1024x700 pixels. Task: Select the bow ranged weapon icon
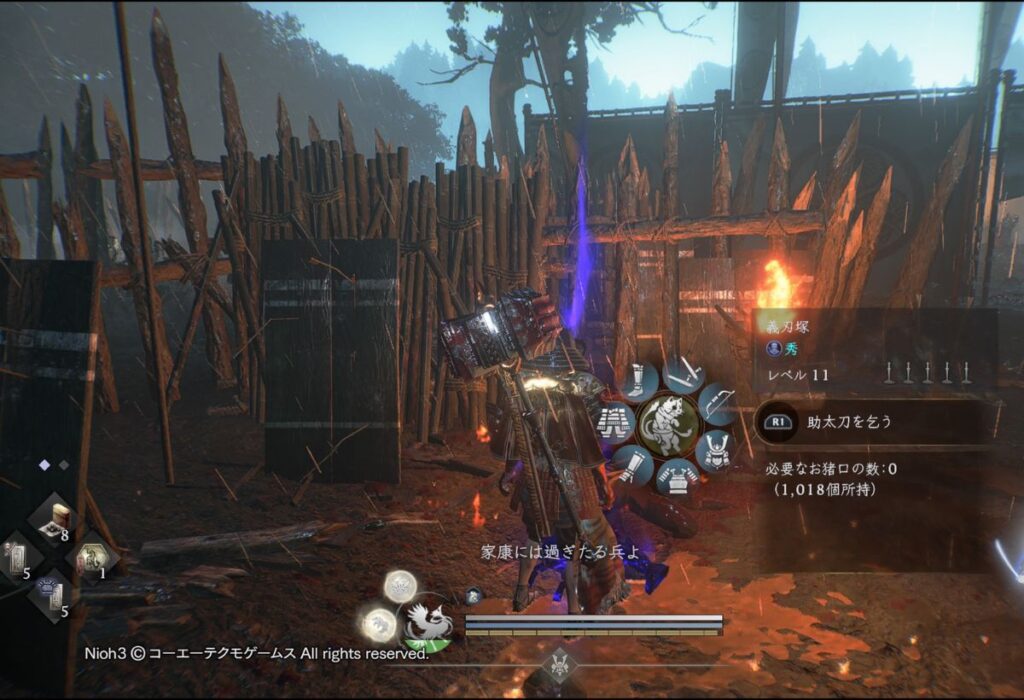(716, 403)
